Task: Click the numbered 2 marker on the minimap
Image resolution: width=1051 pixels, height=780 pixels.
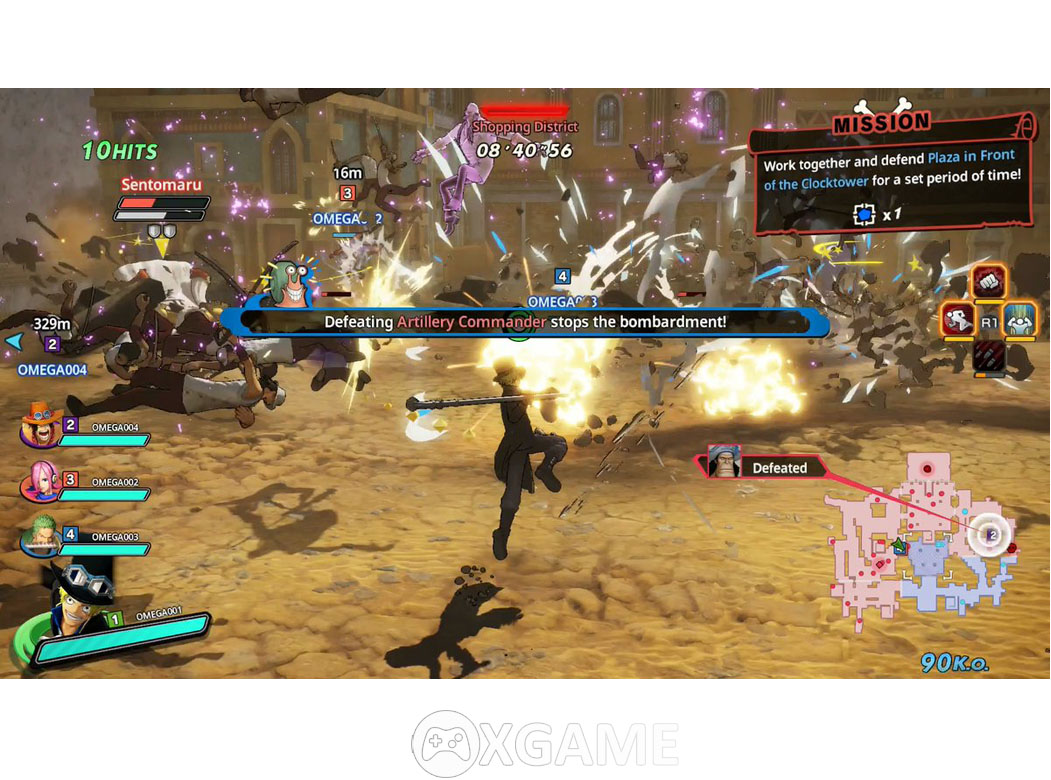Action: (x=991, y=535)
